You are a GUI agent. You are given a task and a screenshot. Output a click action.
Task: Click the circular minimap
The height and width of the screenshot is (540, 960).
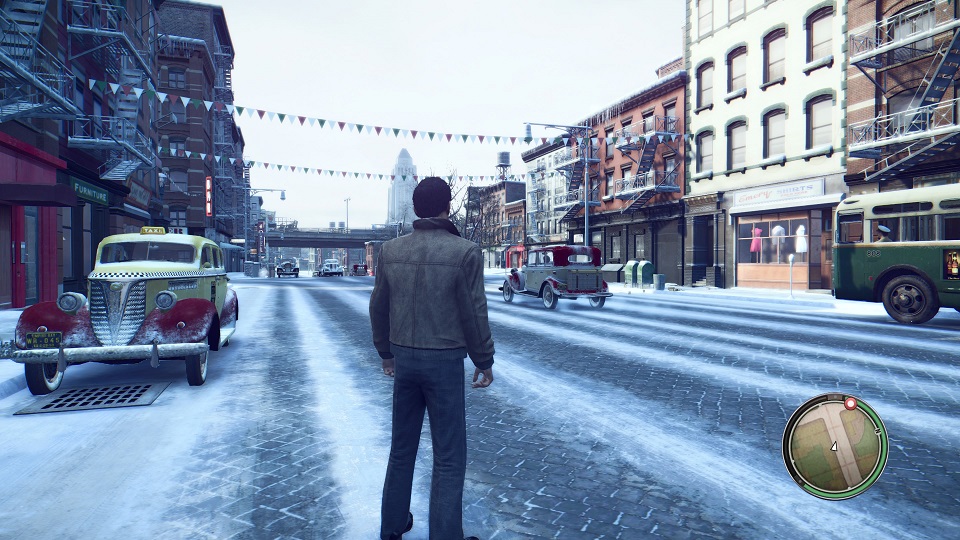coord(835,446)
